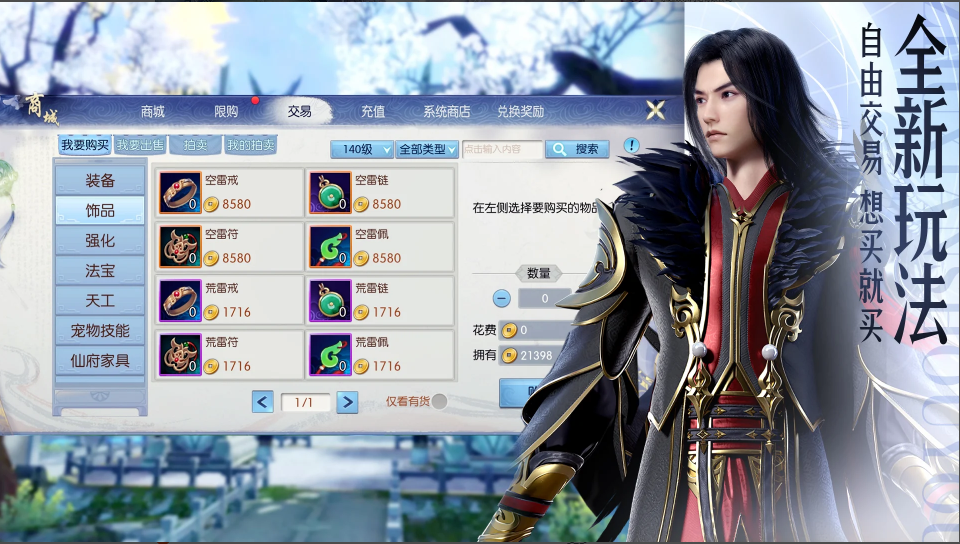
Task: Click the 搜索 search button
Action: 578,149
